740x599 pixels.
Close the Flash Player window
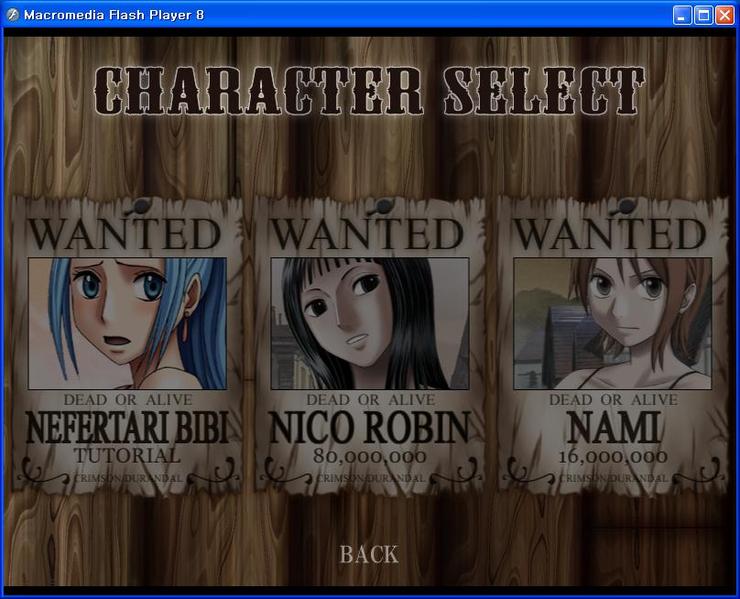coord(724,15)
